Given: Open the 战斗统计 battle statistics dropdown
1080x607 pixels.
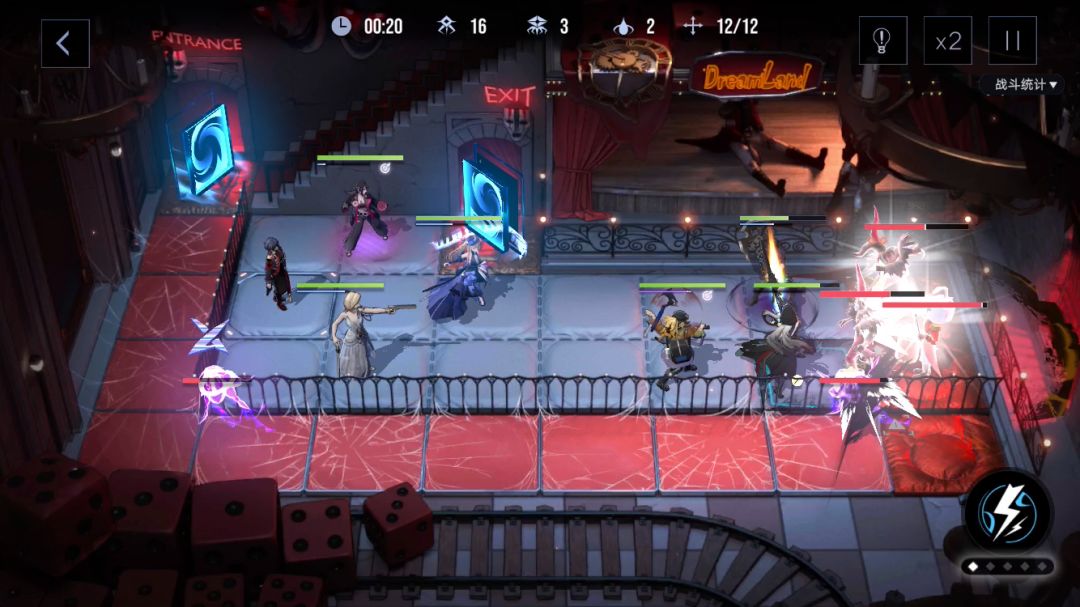Looking at the screenshot, I should [x=1026, y=85].
